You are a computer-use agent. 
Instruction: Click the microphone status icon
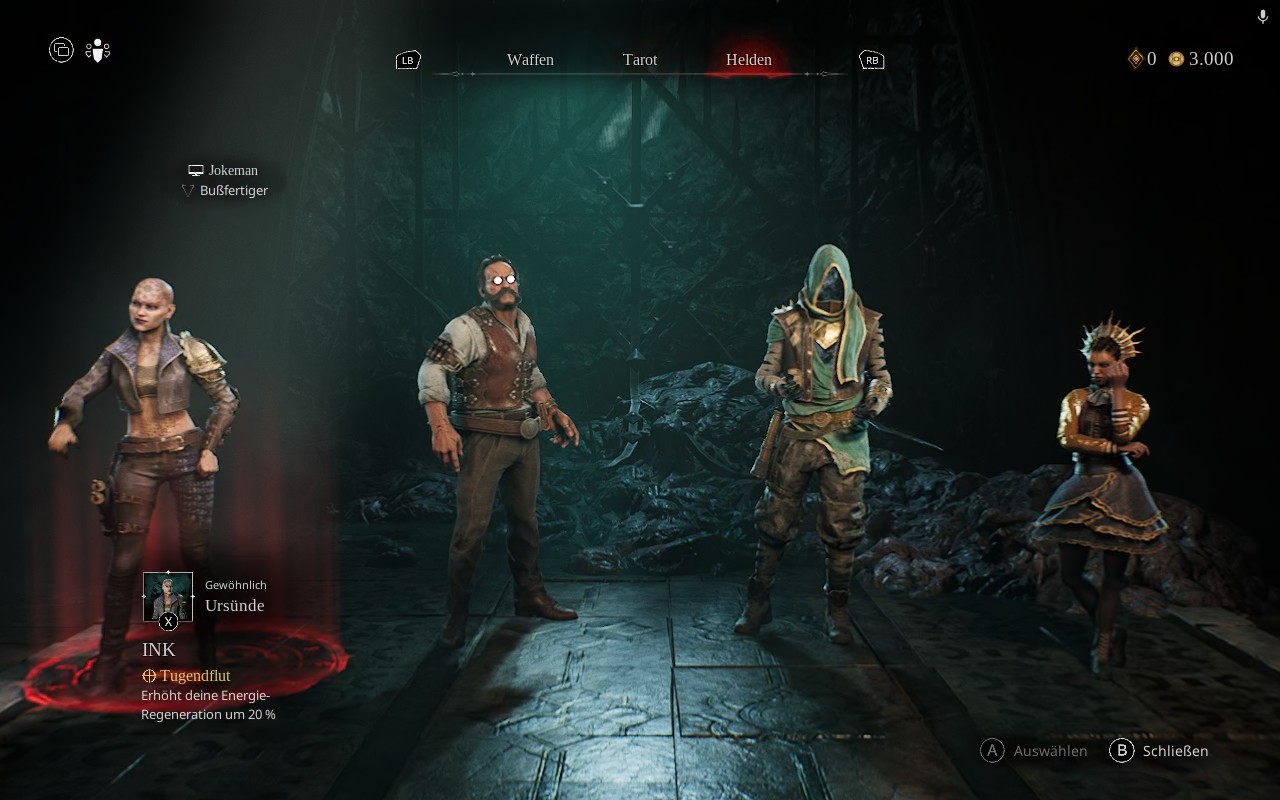coord(1263,17)
